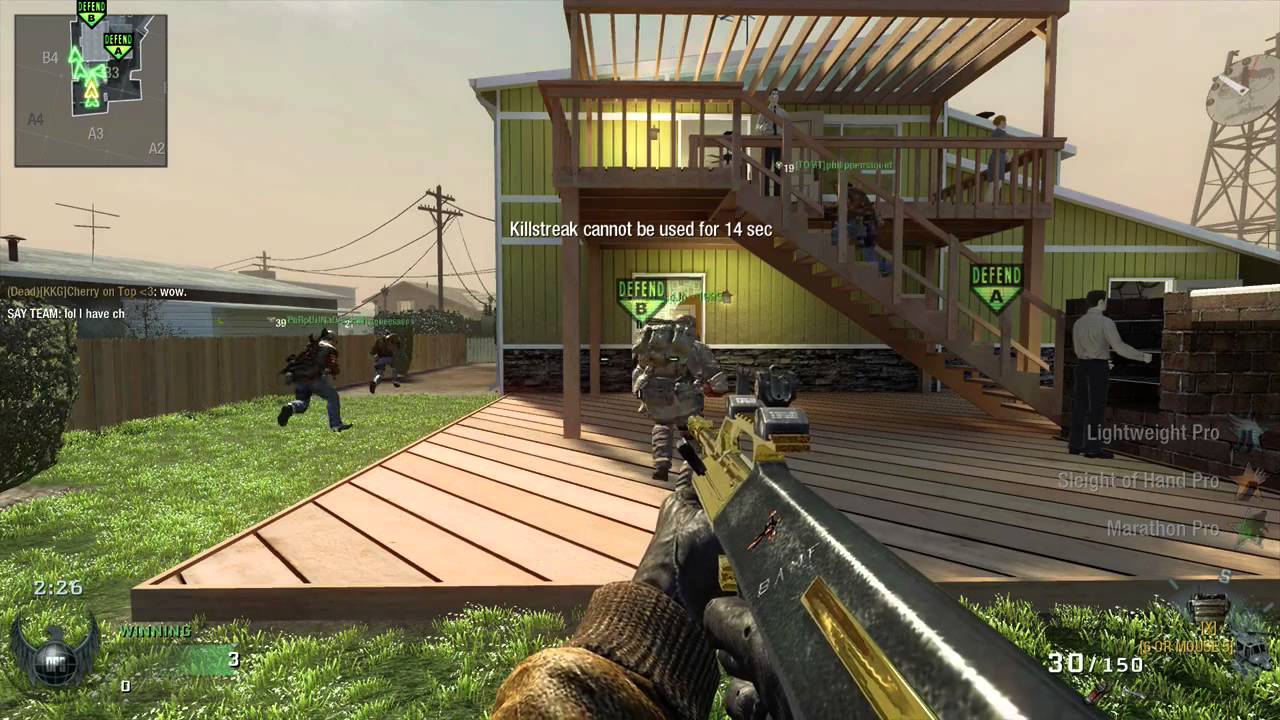Select the Defend B marker on the minimap
Image resolution: width=1280 pixels, height=720 pixels.
coord(91,13)
